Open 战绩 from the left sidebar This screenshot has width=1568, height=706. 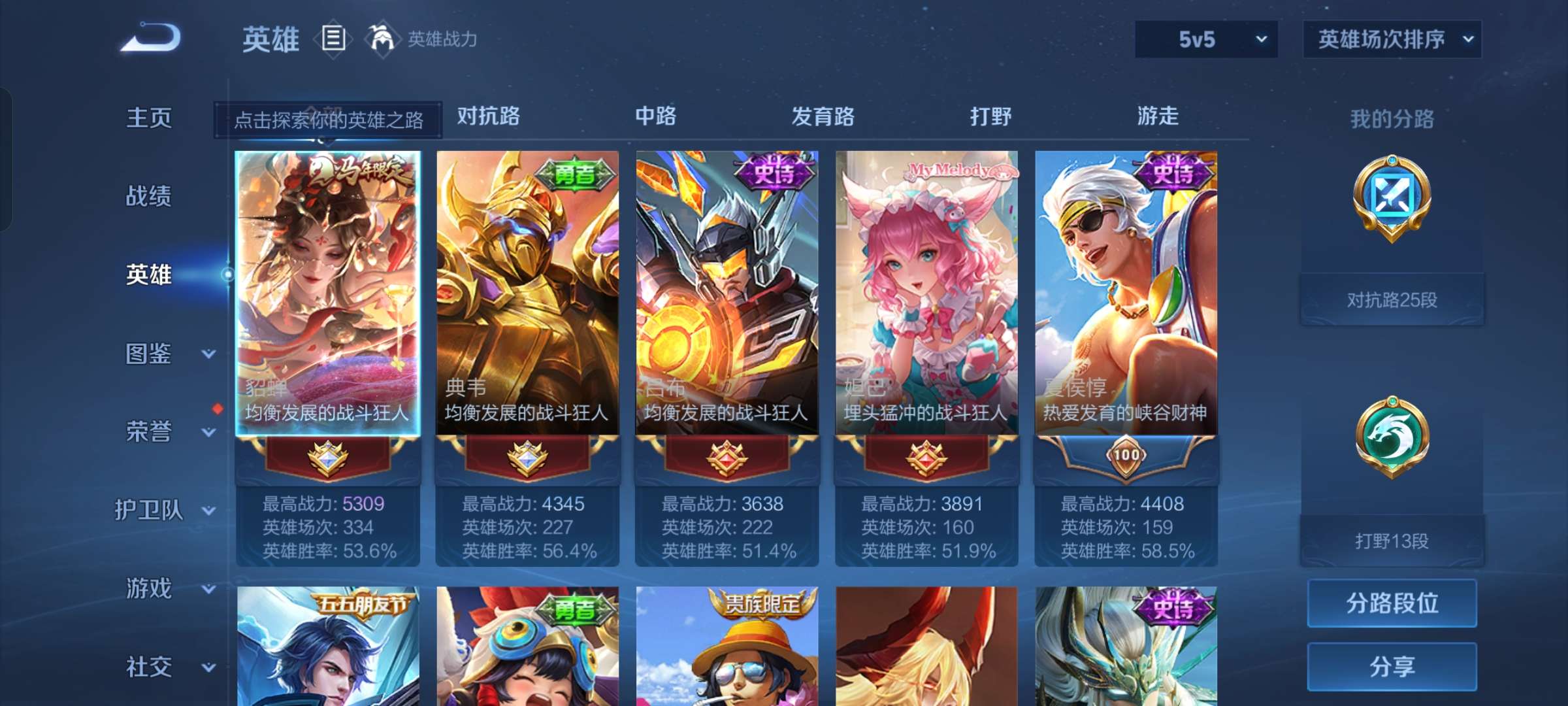point(149,197)
